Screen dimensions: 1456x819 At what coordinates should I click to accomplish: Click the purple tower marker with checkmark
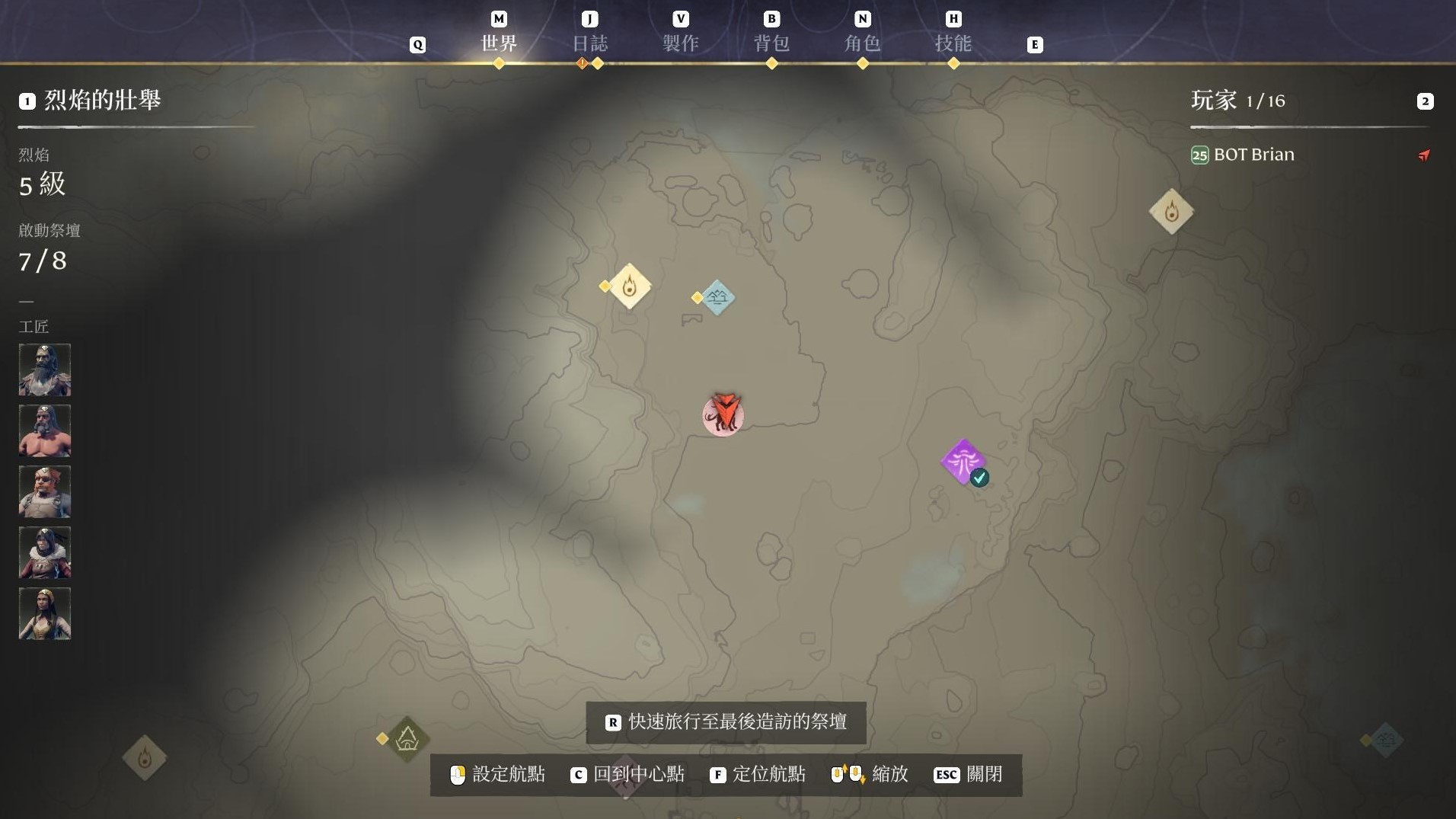coord(964,461)
